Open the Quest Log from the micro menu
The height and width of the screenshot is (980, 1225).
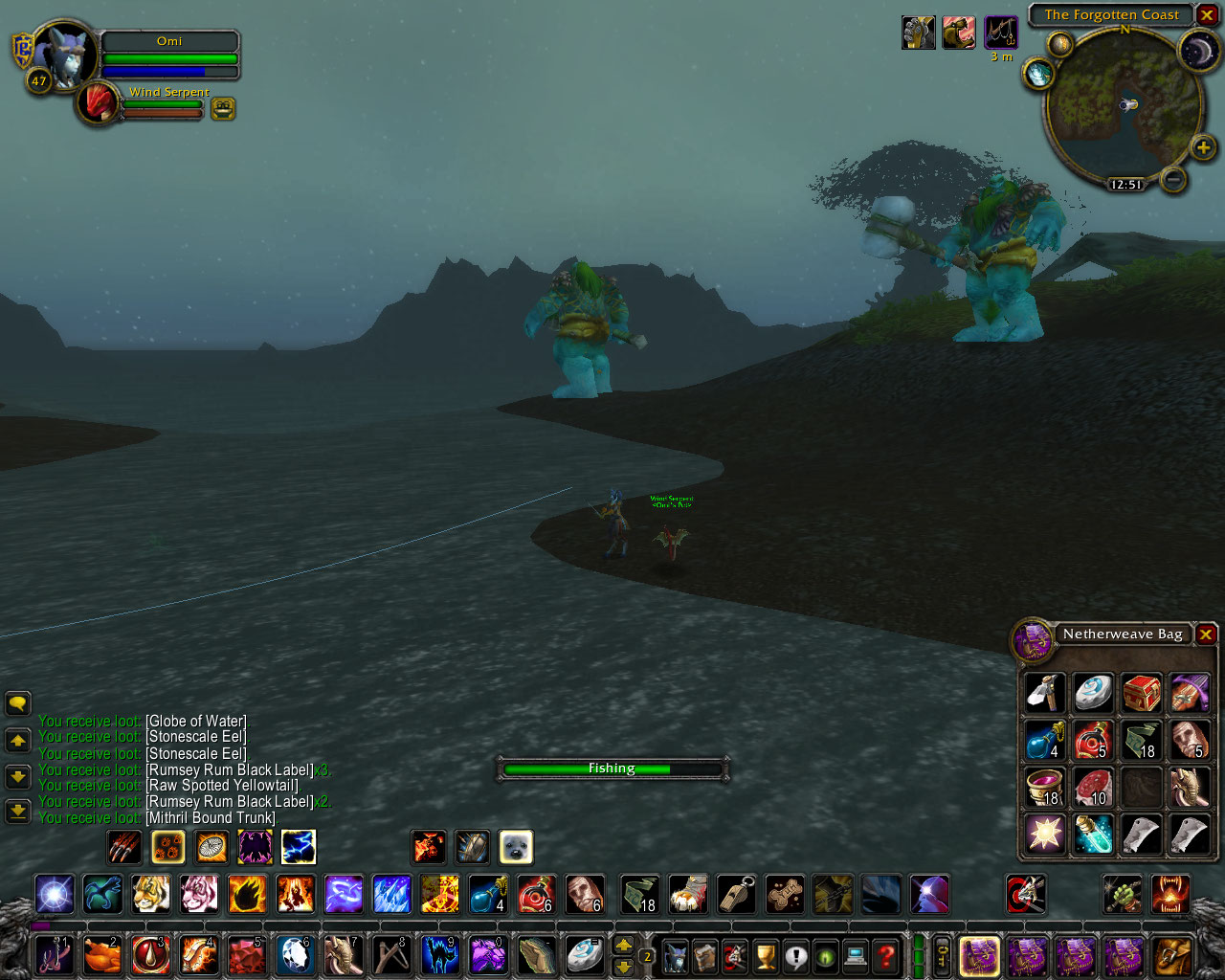point(796,954)
